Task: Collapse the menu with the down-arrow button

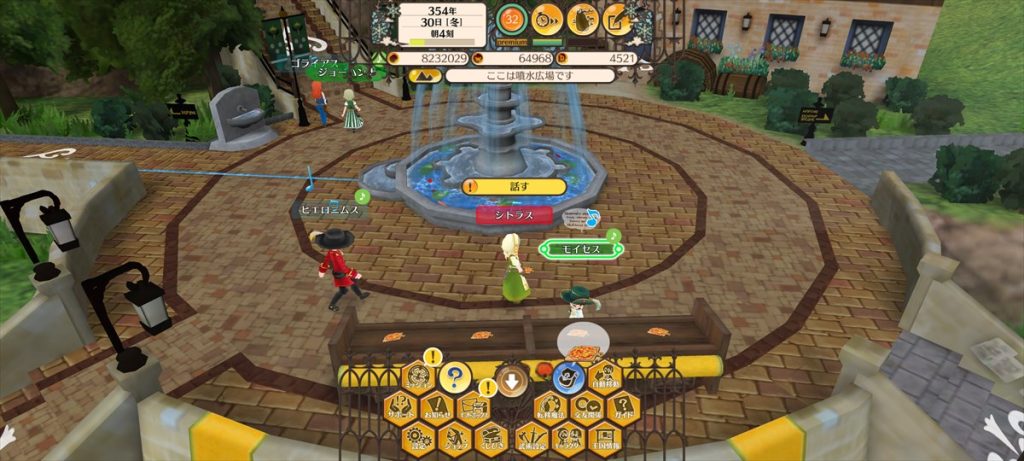Action: click(511, 380)
